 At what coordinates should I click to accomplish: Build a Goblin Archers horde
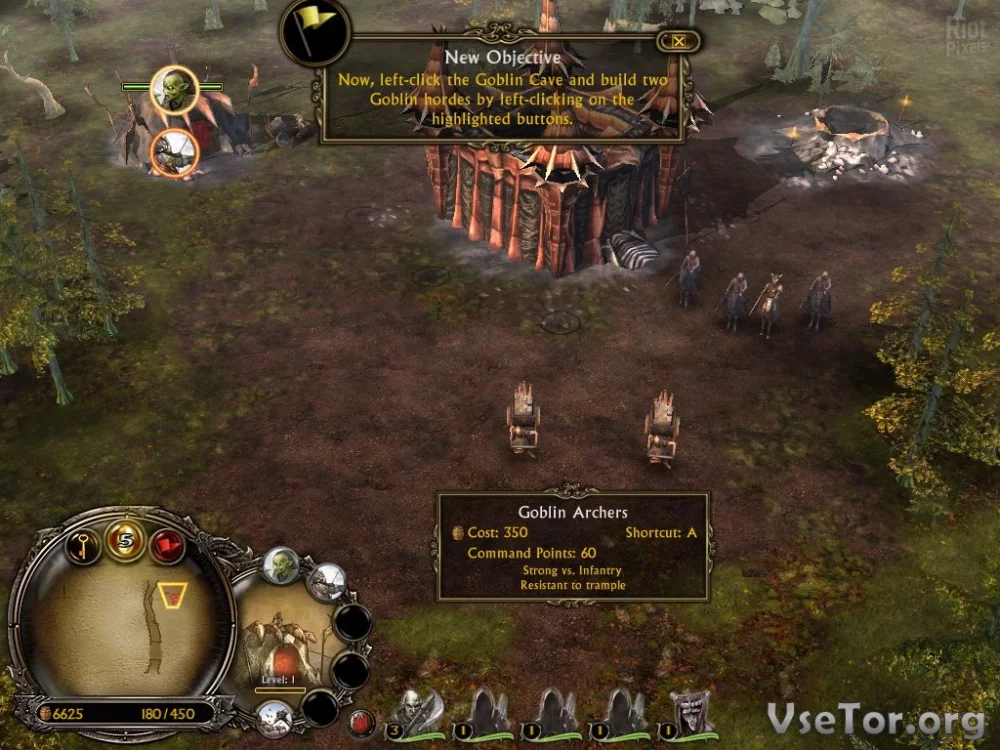(x=326, y=582)
